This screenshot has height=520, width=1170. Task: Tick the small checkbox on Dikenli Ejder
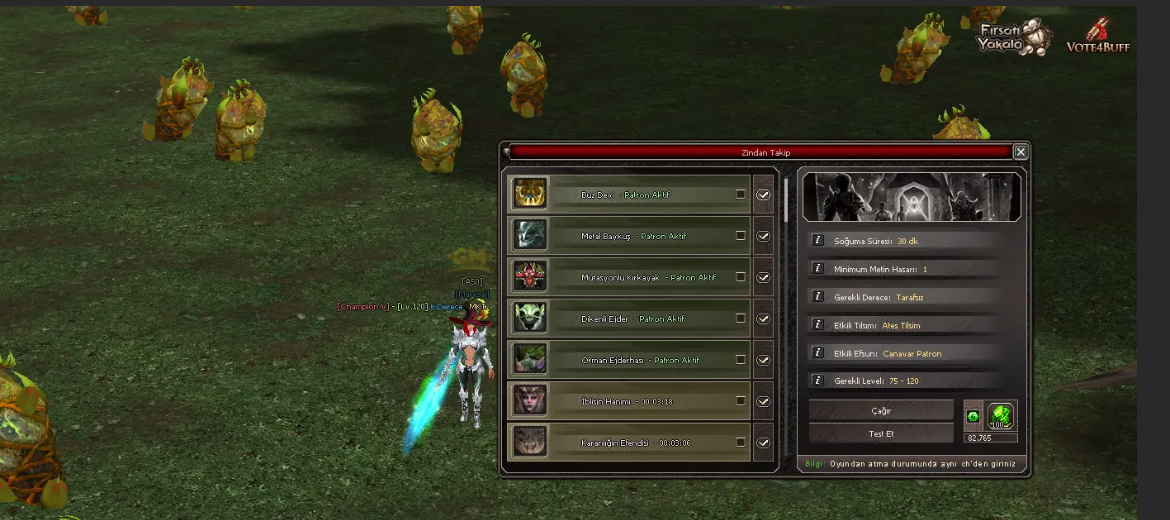[x=741, y=318]
